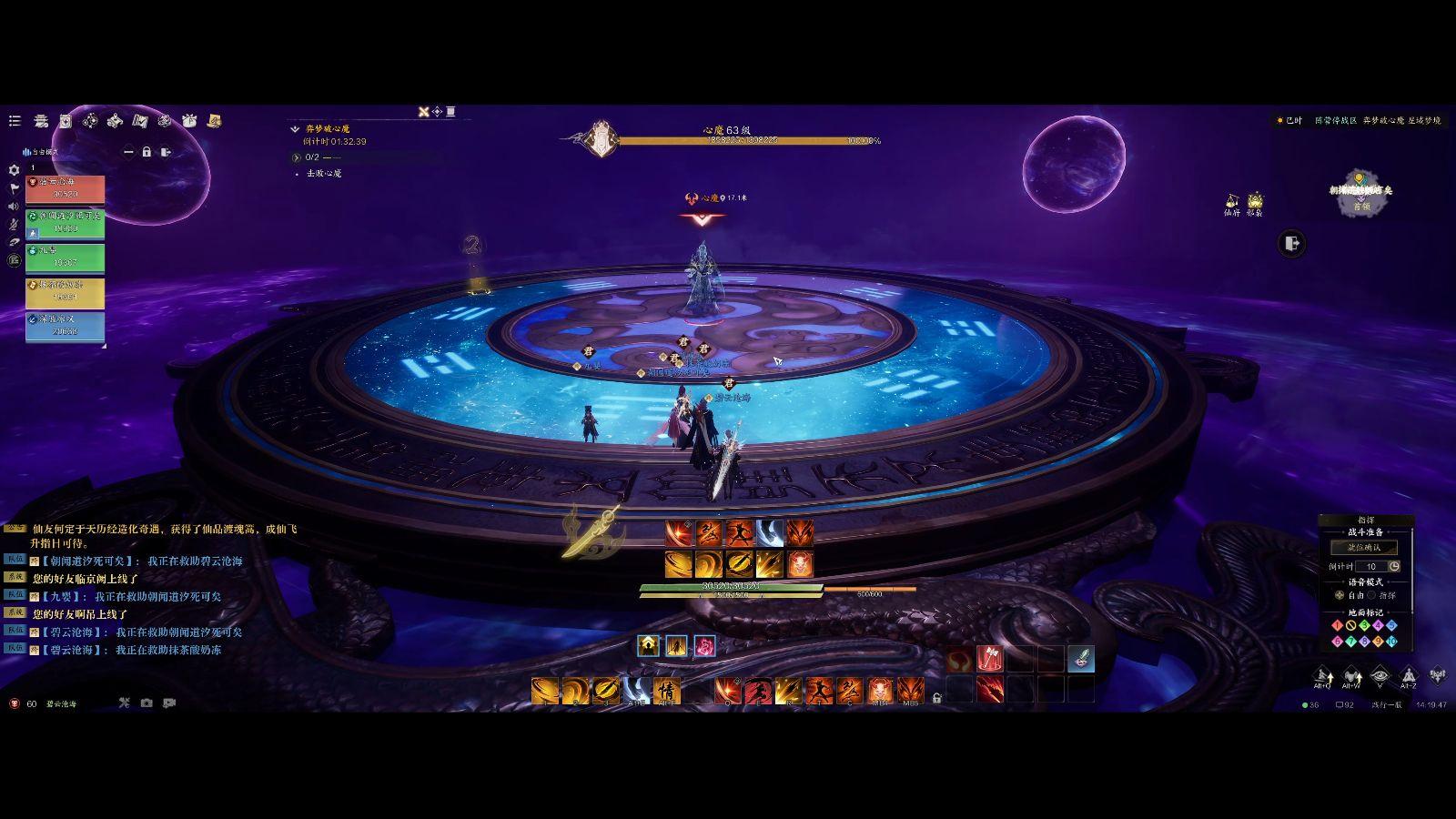
Task: Select the 自由 voice mode option
Action: (1340, 595)
